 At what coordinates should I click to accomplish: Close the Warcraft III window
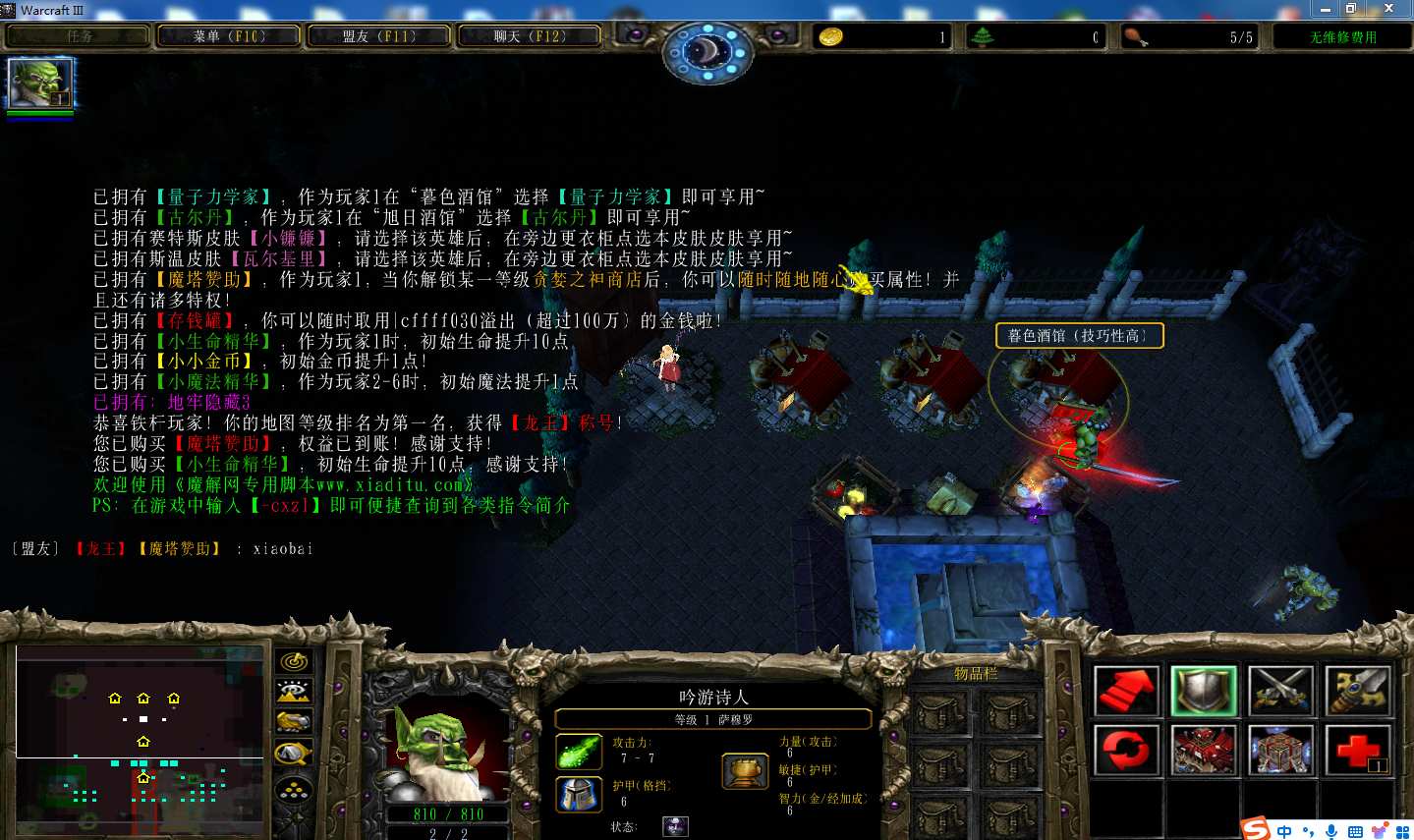coord(1387,9)
